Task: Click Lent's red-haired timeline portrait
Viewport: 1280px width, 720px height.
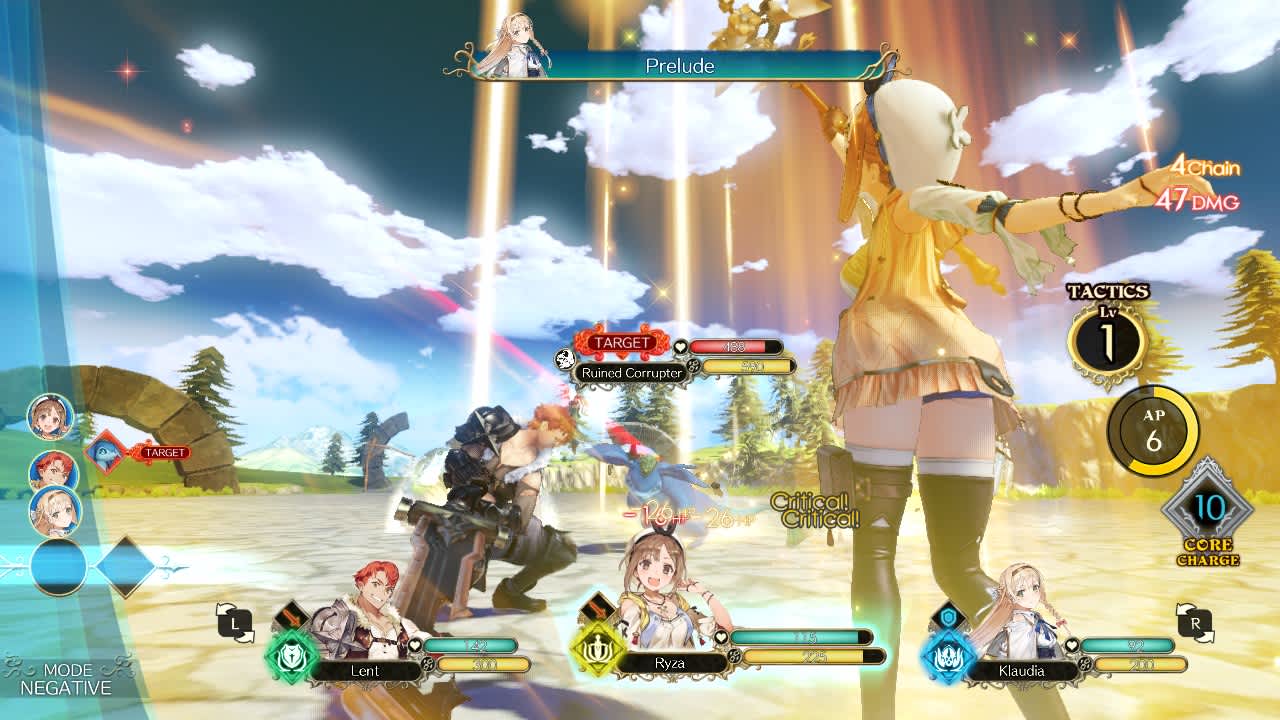Action: tap(53, 470)
